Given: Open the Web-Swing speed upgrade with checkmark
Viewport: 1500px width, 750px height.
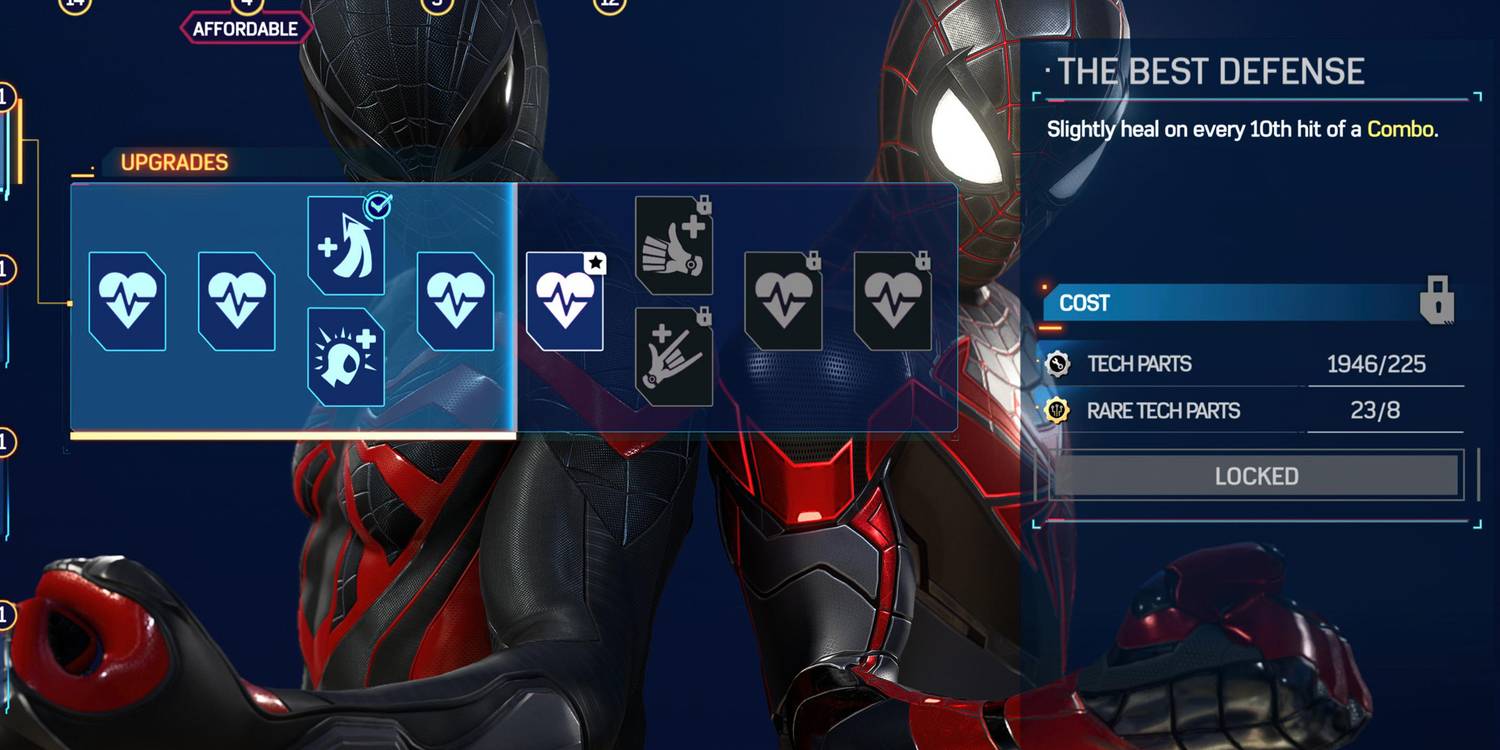Looking at the screenshot, I should click(347, 243).
